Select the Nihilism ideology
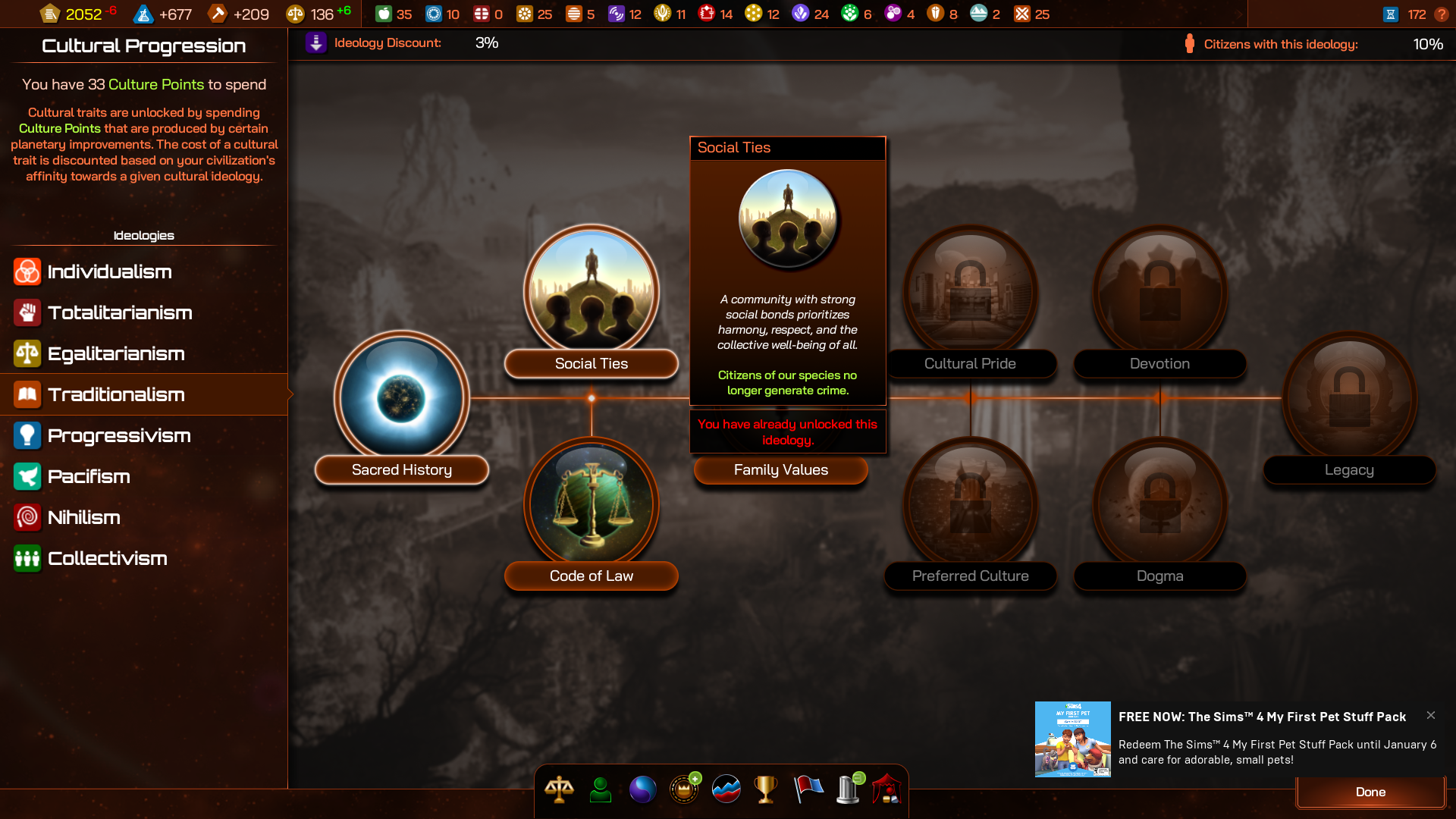 83,517
